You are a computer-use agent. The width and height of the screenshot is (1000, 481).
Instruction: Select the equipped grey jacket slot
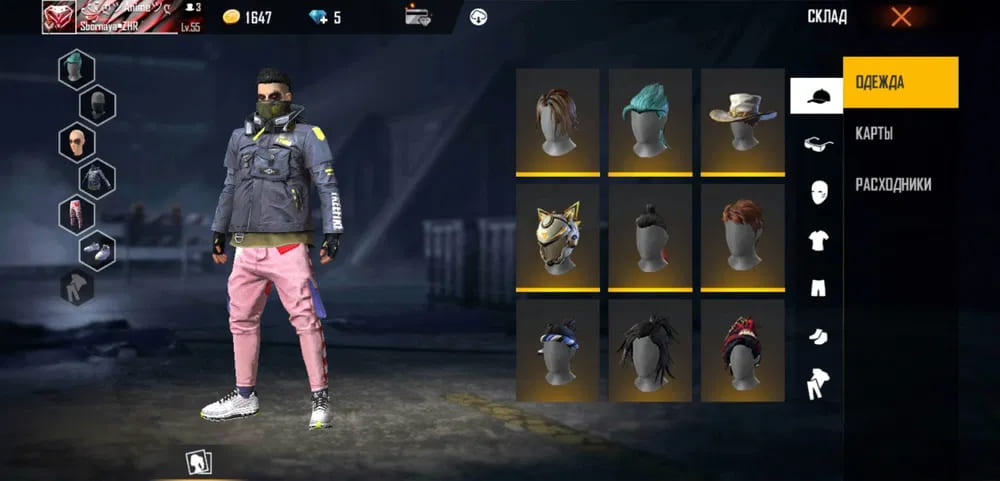[97, 177]
